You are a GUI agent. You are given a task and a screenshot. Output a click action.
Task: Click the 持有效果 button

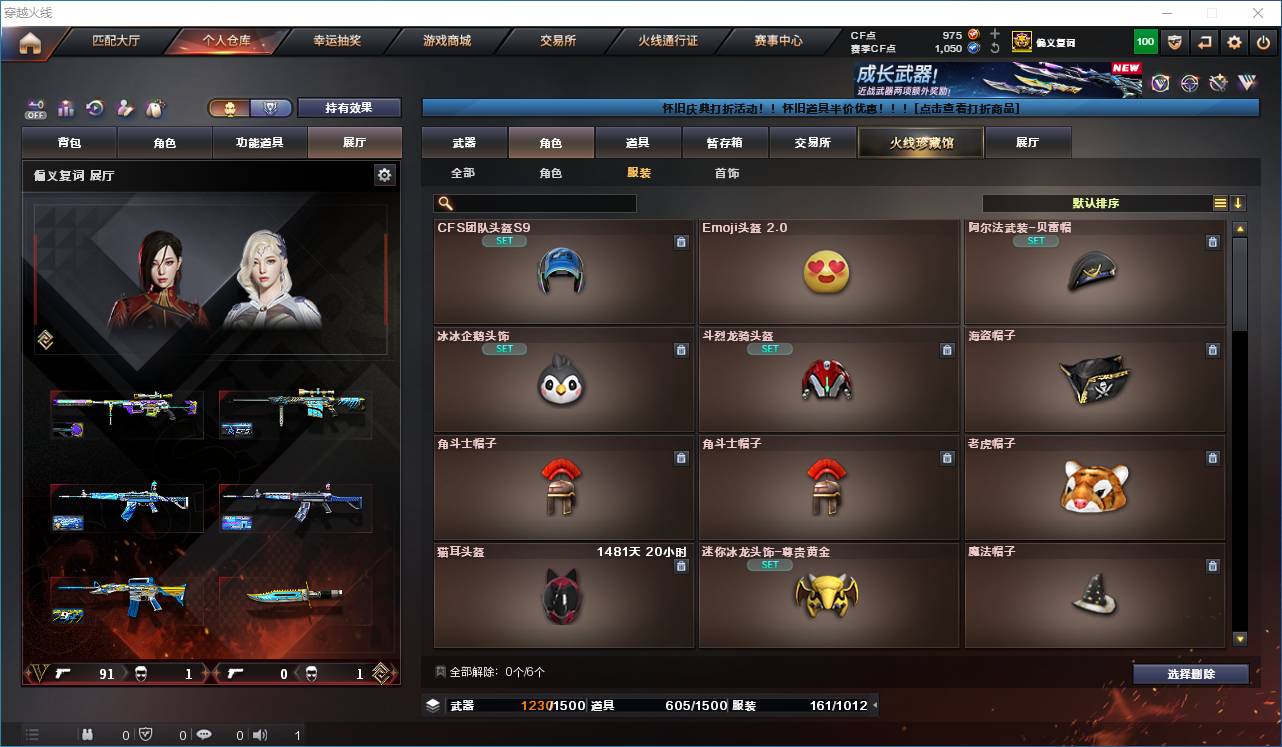point(348,107)
